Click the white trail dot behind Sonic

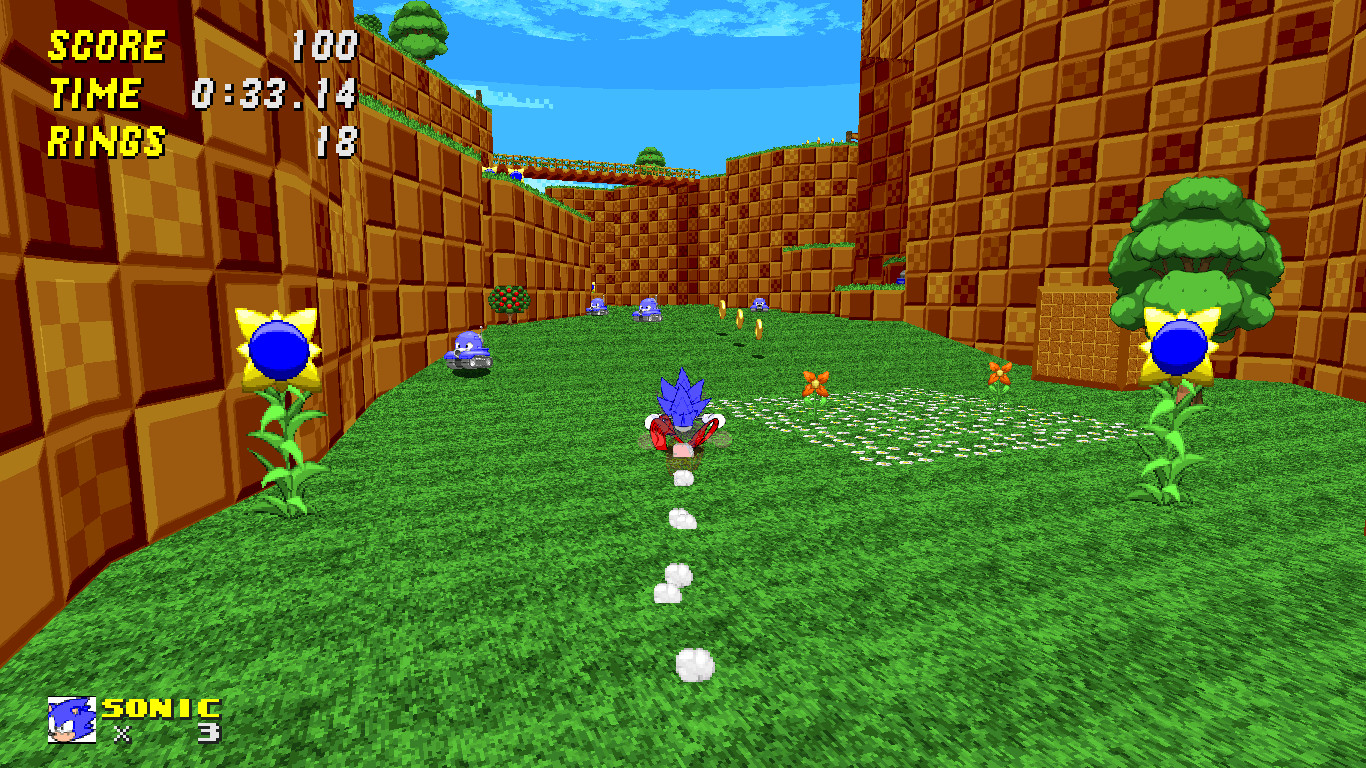(x=684, y=517)
